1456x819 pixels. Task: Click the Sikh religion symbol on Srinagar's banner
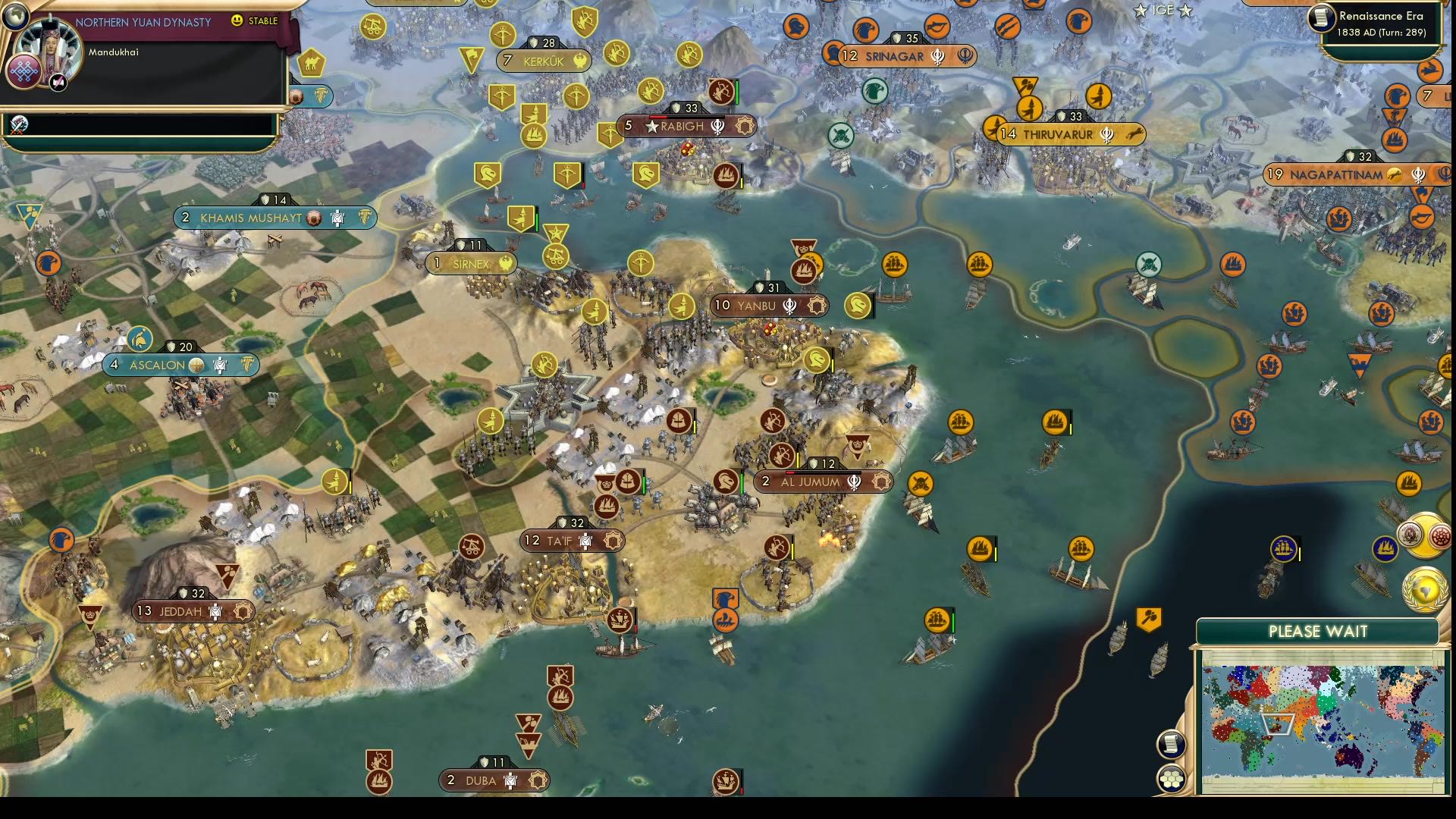(938, 56)
